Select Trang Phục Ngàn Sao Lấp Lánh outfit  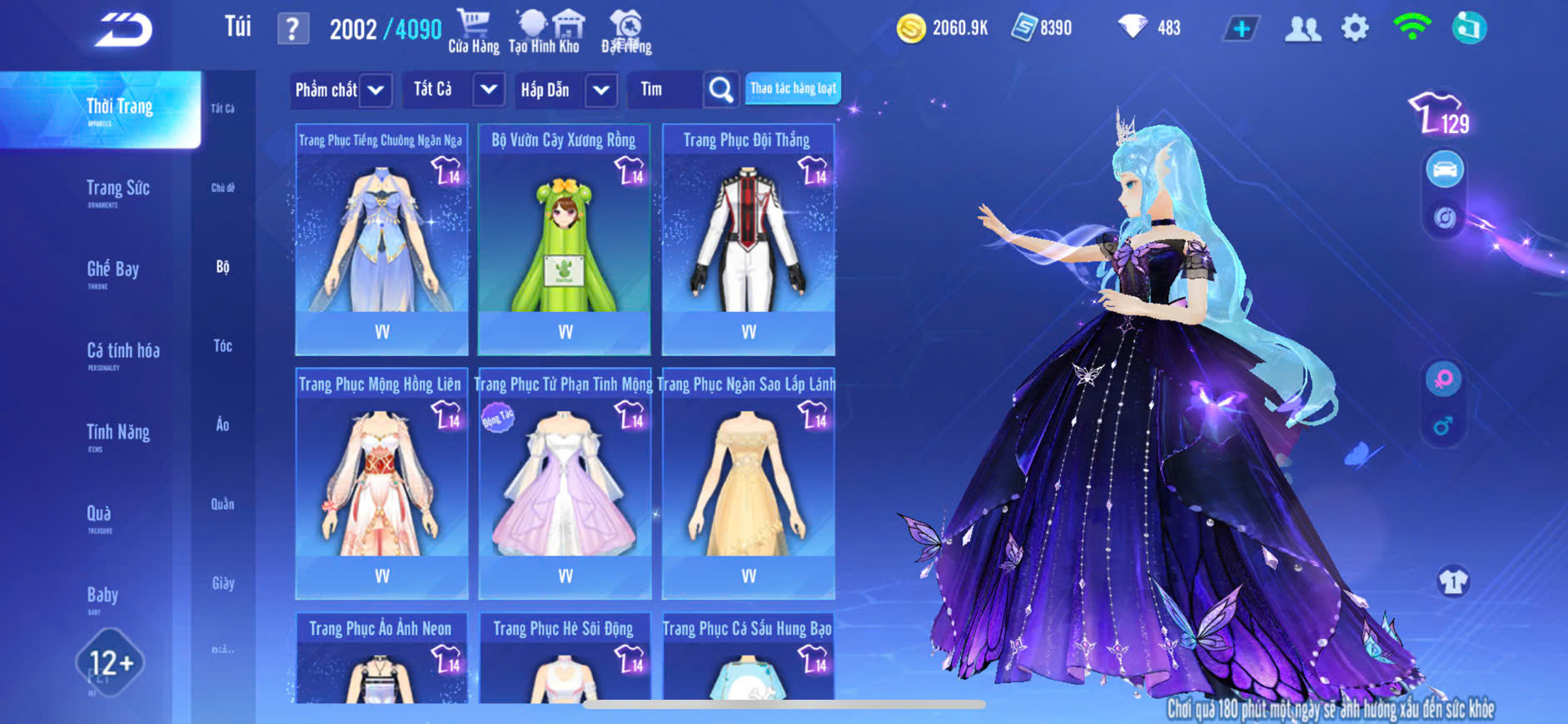point(748,483)
